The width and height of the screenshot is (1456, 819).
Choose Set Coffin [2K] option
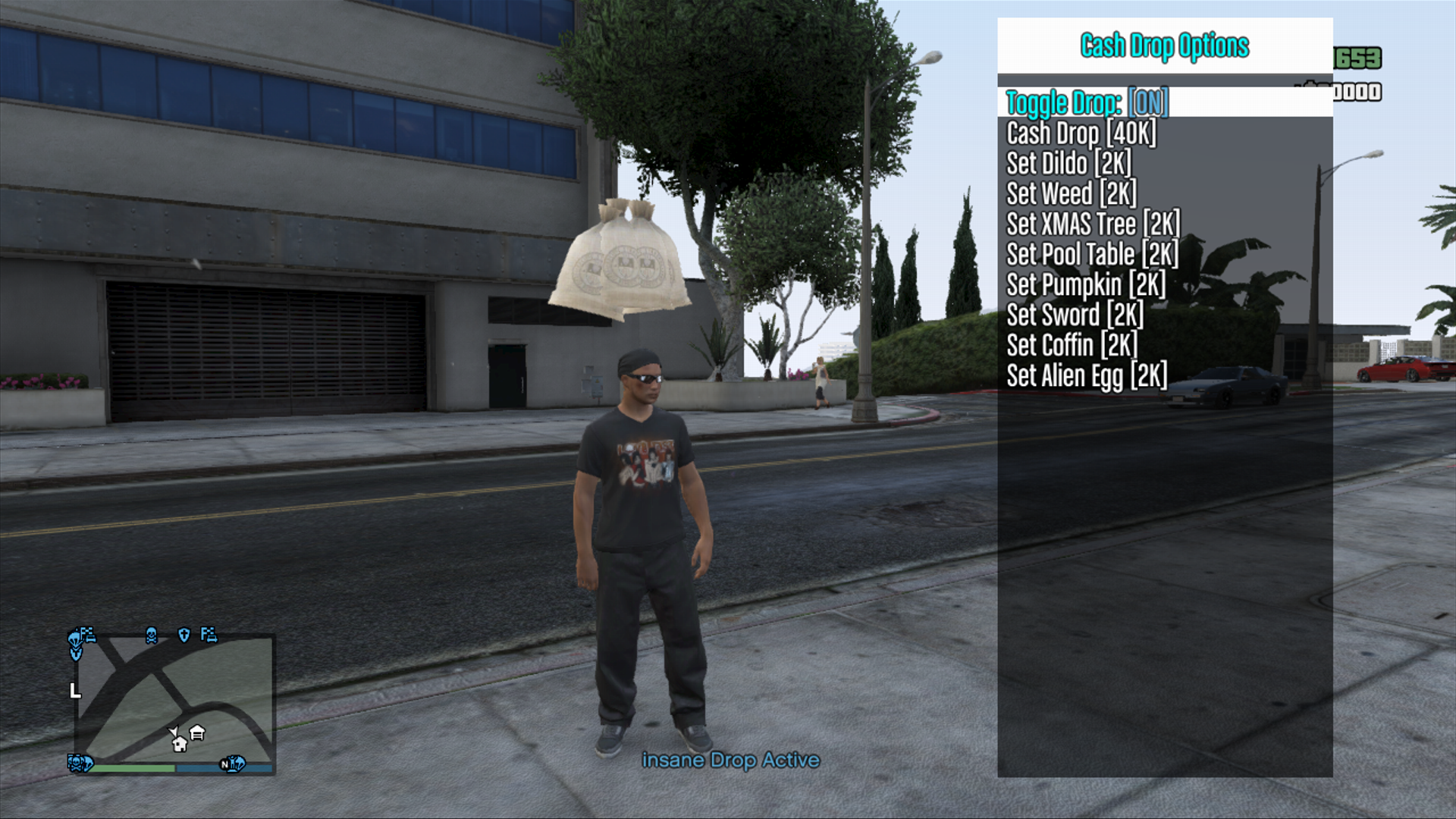(1071, 346)
